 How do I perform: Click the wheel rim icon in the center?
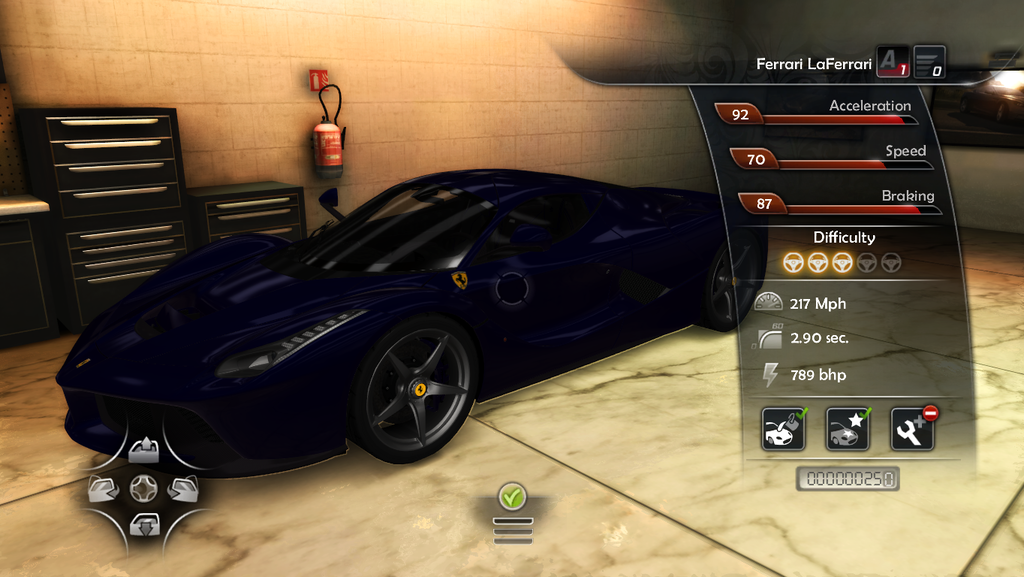[x=143, y=488]
